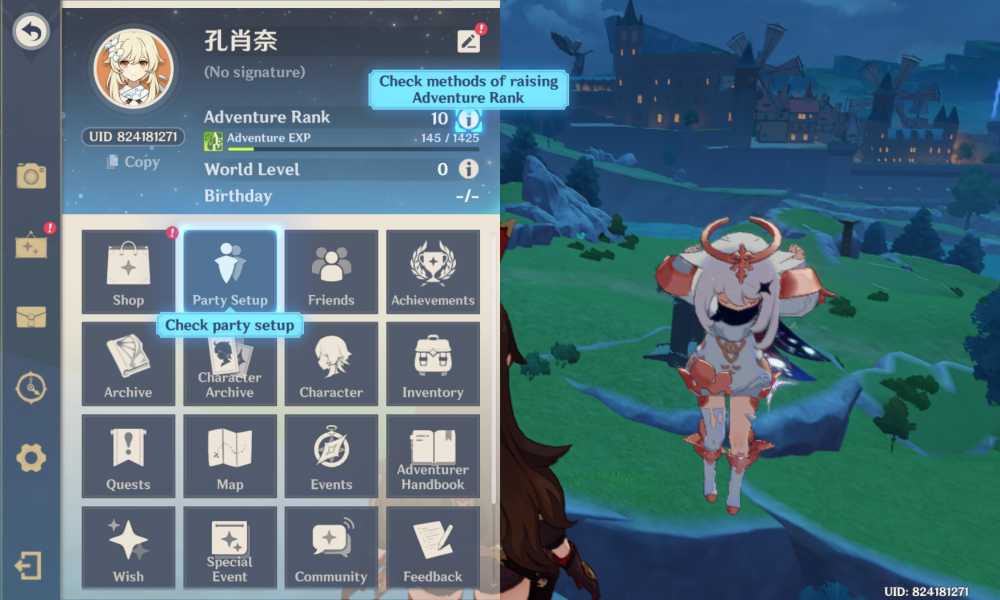The image size is (1000, 600).
Task: Open the Friends menu
Action: [x=331, y=272]
